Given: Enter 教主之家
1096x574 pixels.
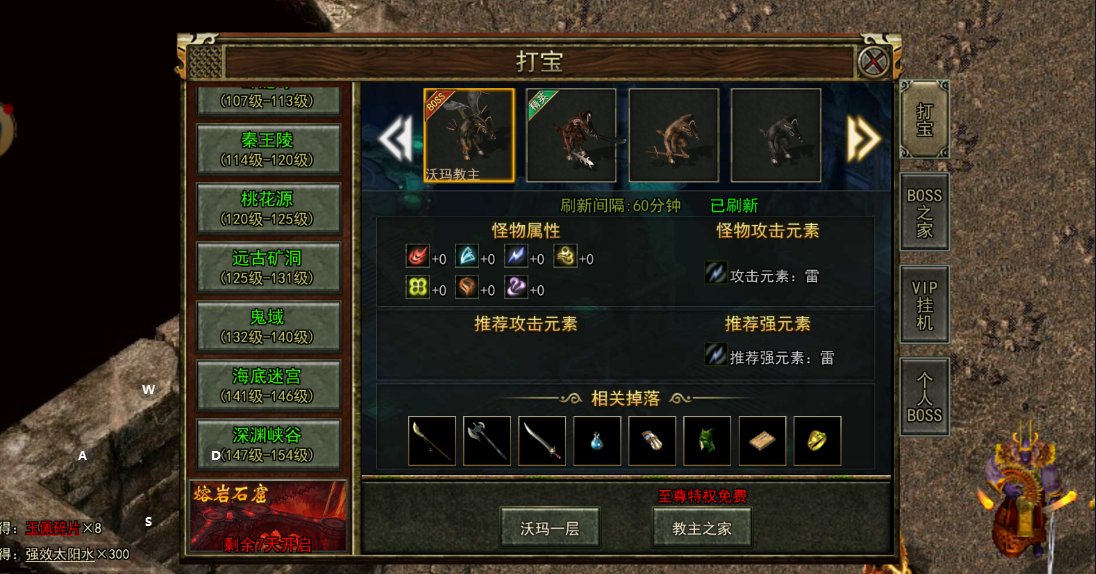Looking at the screenshot, I should [702, 528].
